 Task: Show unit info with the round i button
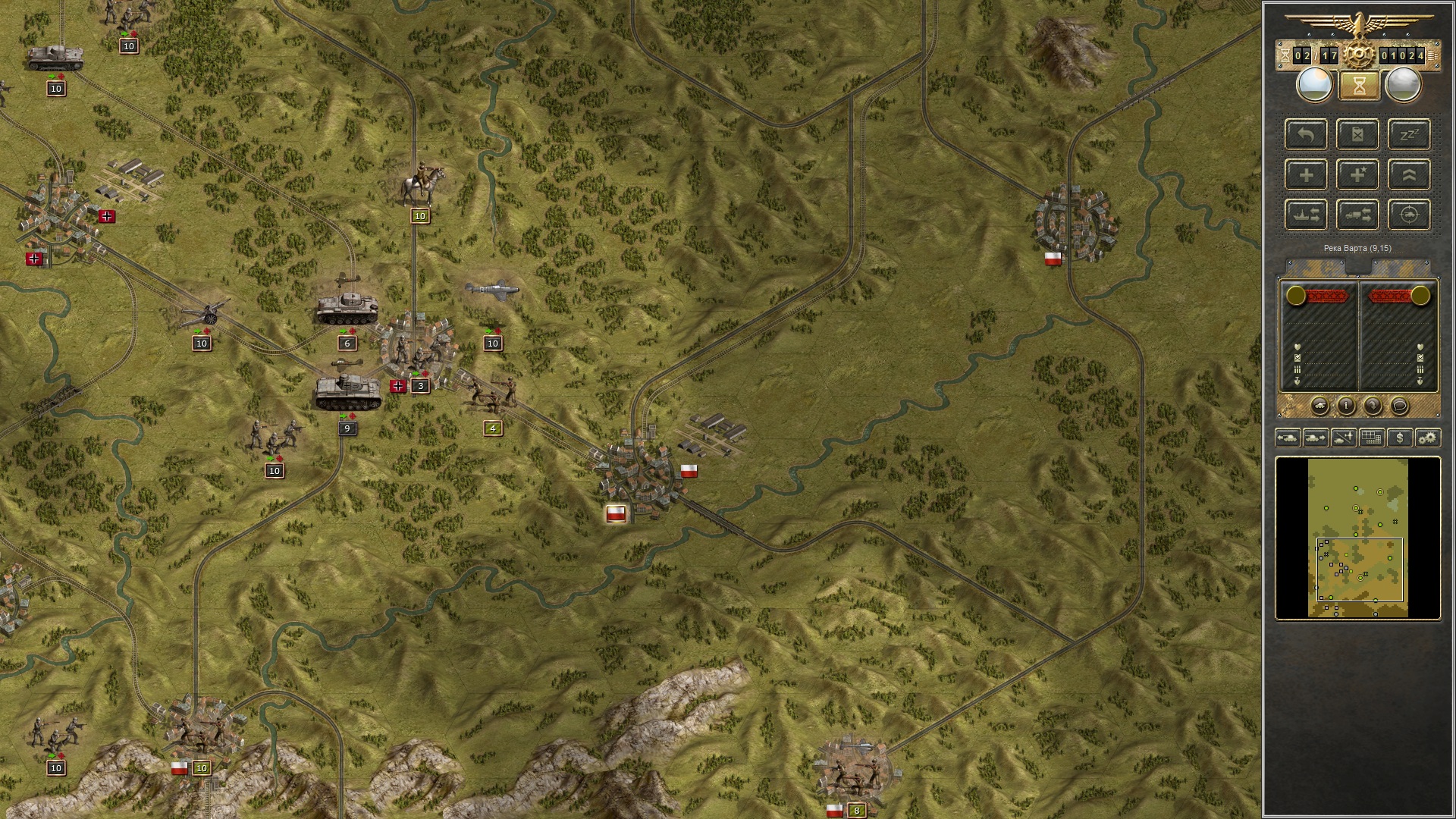[x=1346, y=406]
